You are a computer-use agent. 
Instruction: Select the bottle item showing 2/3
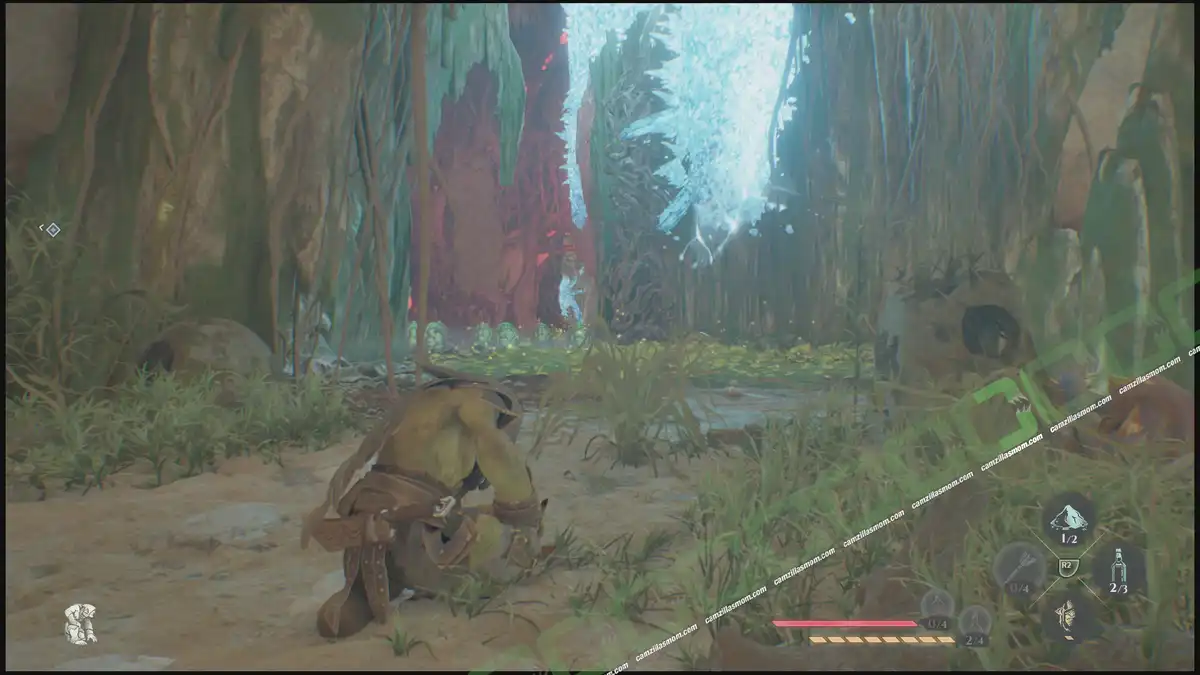[x=1119, y=570]
